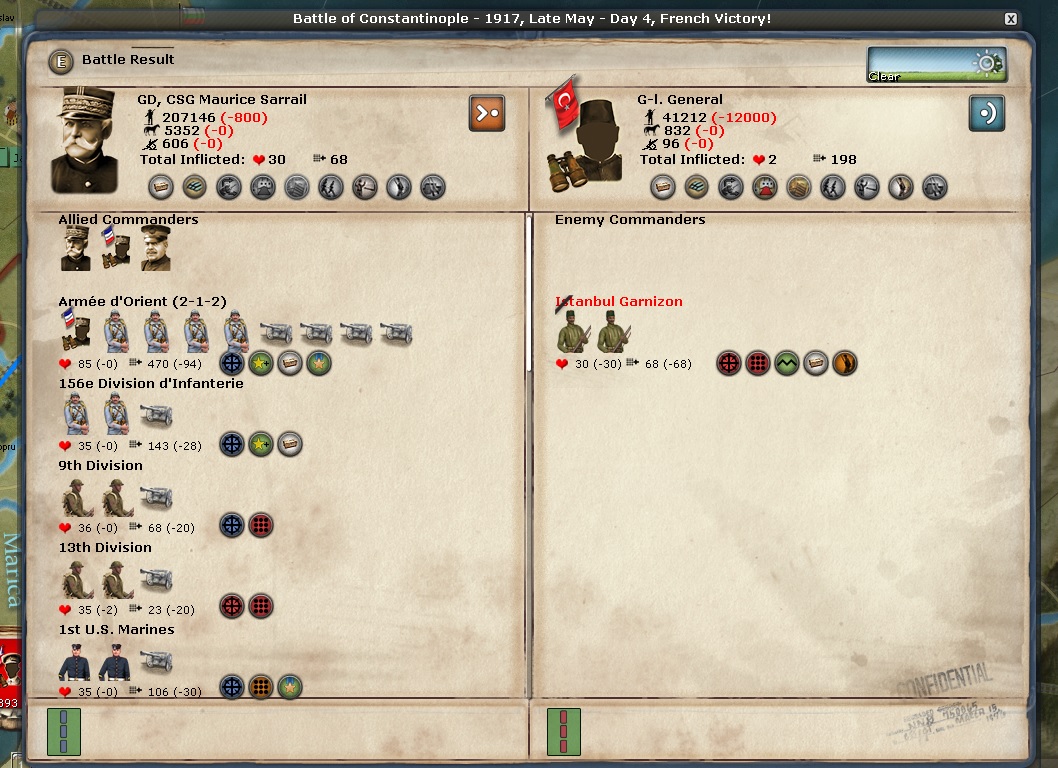This screenshot has height=768, width=1058.
Task: Click the blue enemy posture button
Action: click(x=986, y=113)
